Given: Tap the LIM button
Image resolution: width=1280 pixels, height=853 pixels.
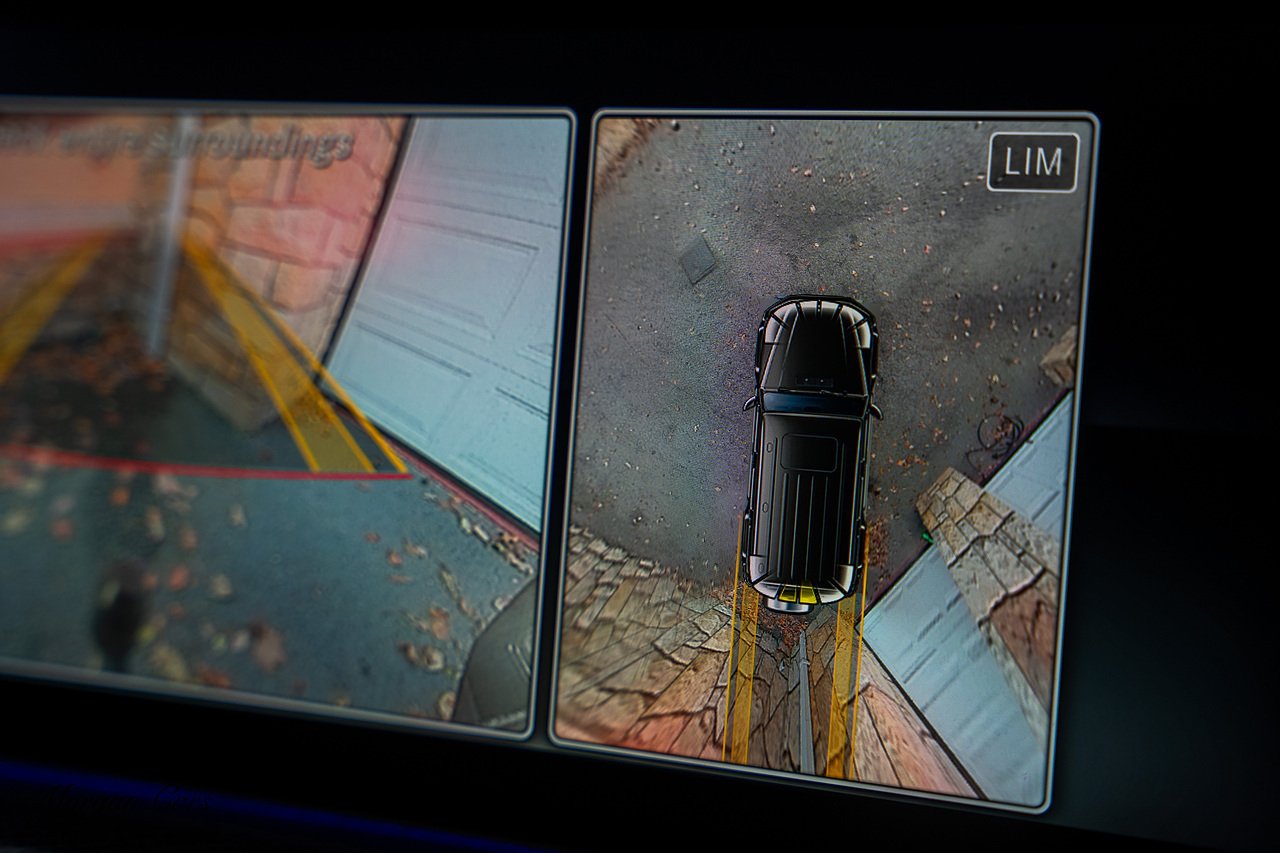Looking at the screenshot, I should tap(1033, 162).
